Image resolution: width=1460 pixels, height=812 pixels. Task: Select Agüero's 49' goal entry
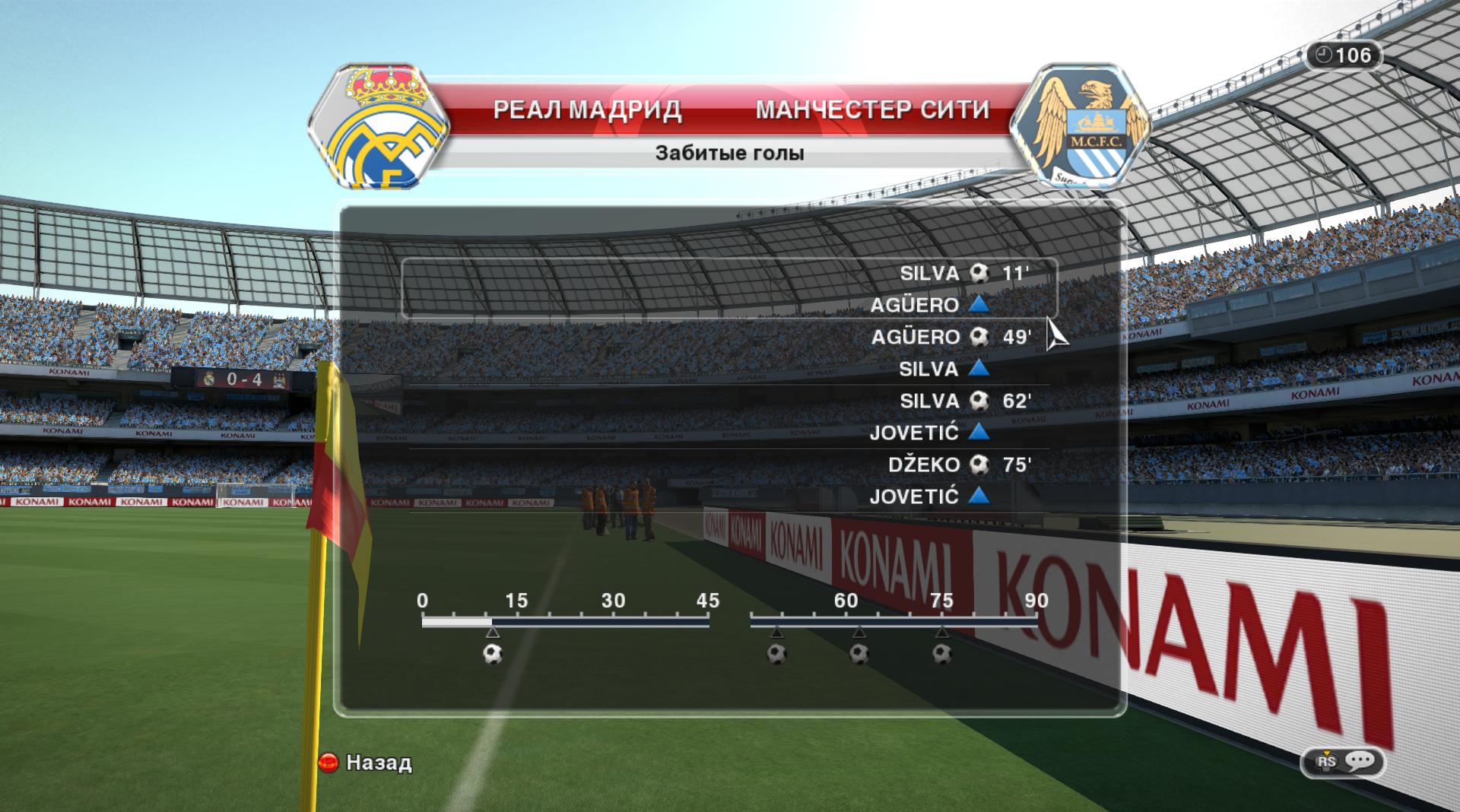click(951, 337)
